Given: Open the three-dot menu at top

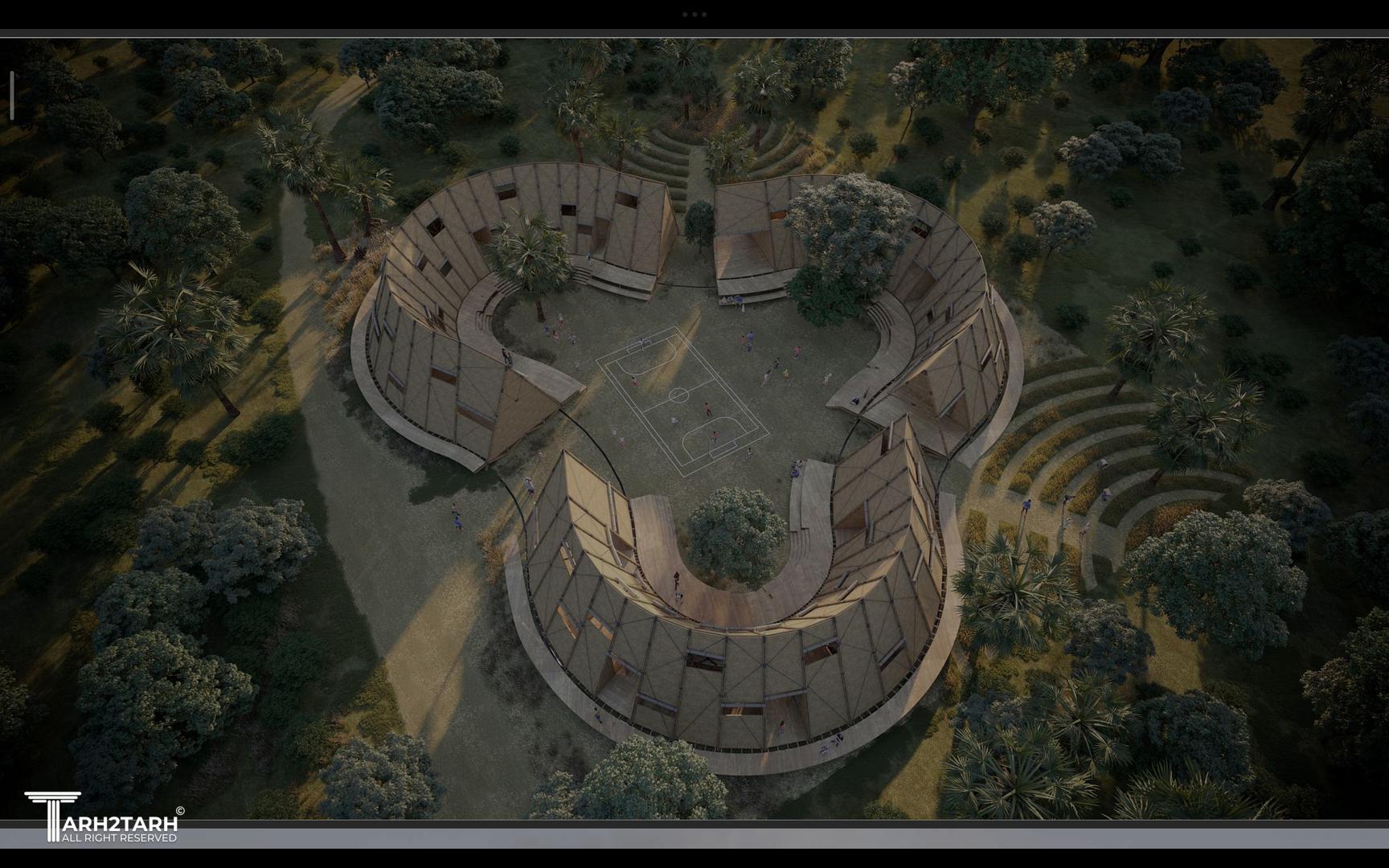Looking at the screenshot, I should click(x=694, y=14).
